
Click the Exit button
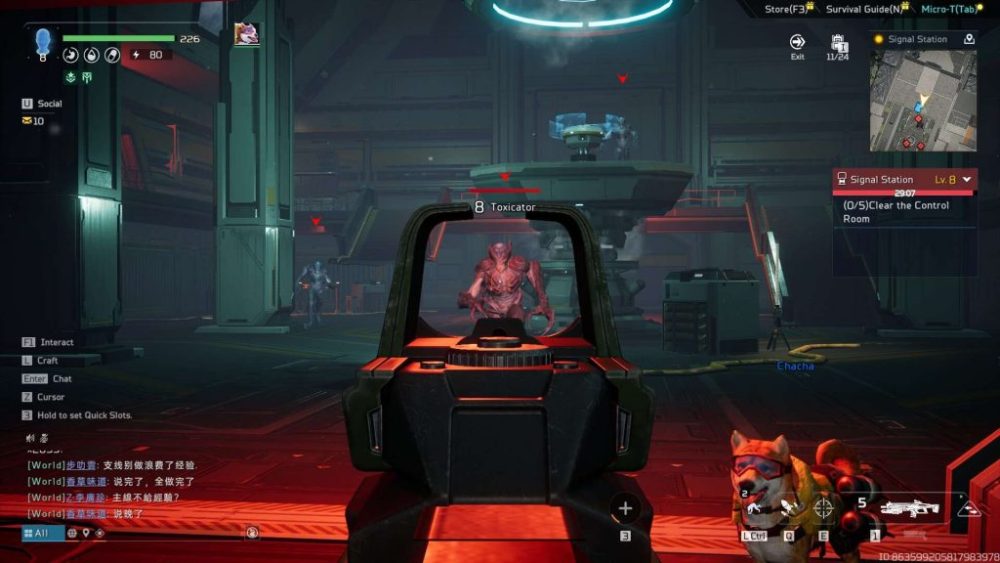(x=797, y=43)
